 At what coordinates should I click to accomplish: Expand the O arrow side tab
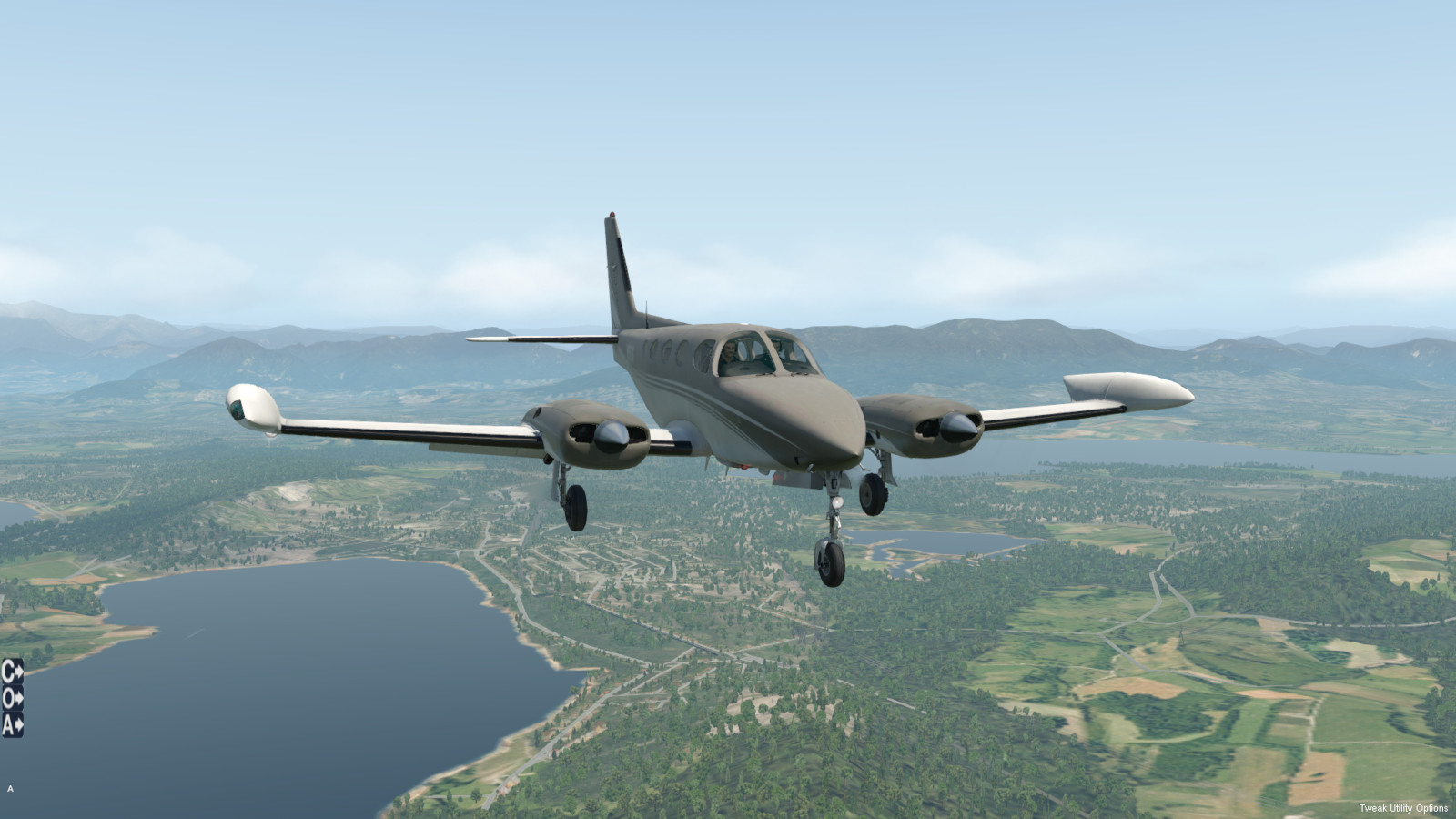click(12, 698)
